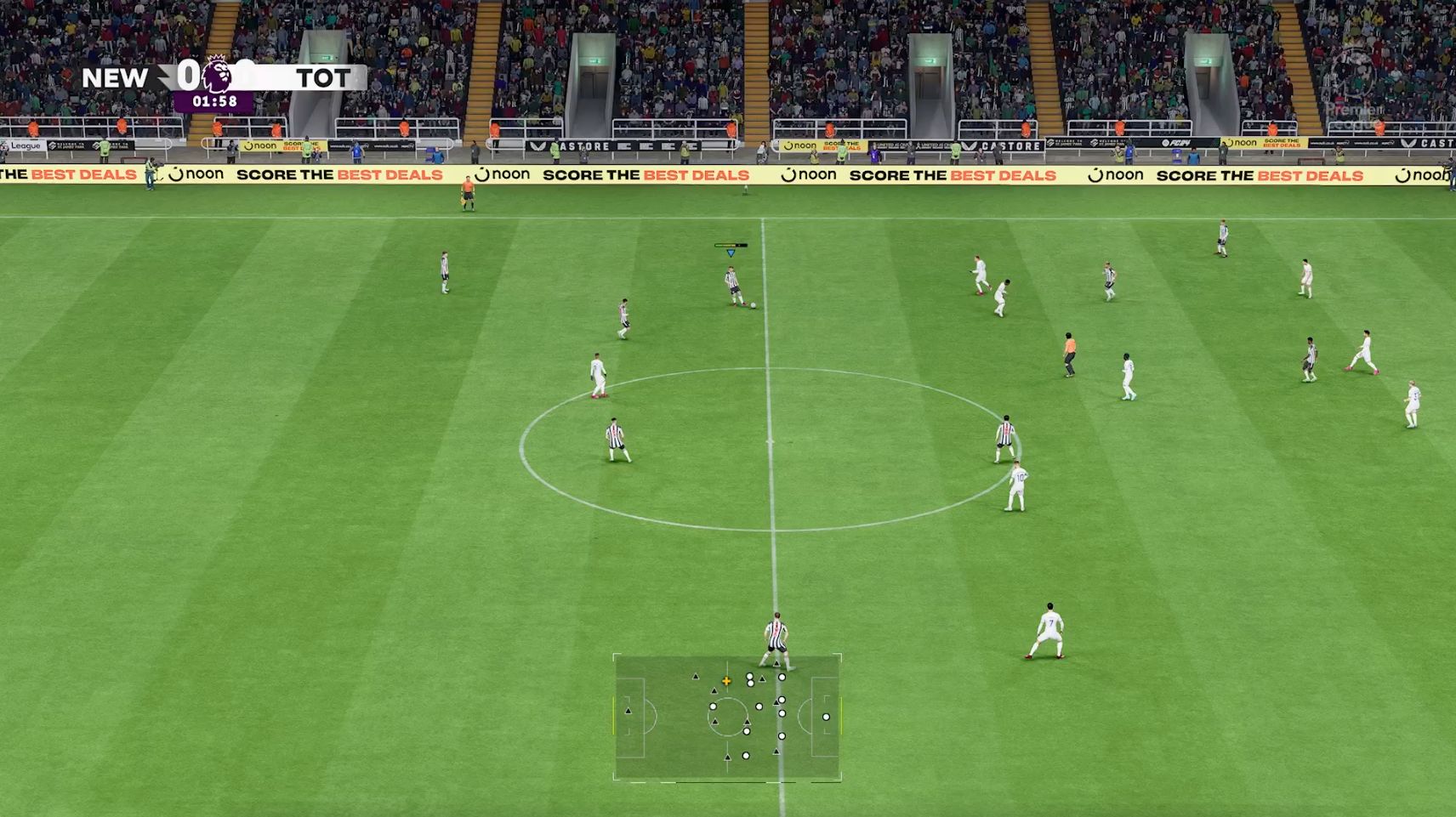
Task: Click the pitch radar minimap
Action: 727,717
